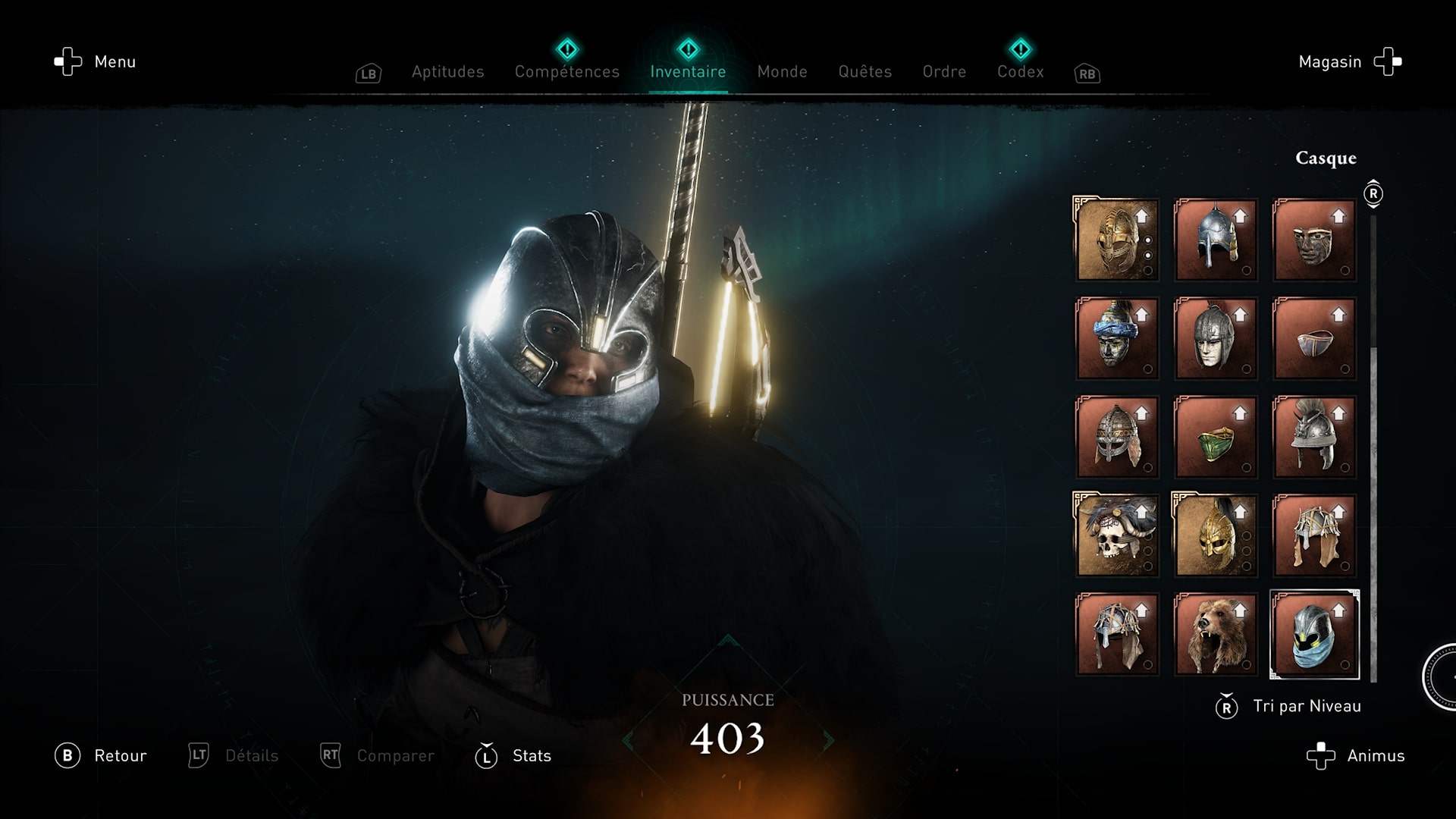Open the Compétences tab
Screen dimensions: 1456x819
tap(567, 72)
